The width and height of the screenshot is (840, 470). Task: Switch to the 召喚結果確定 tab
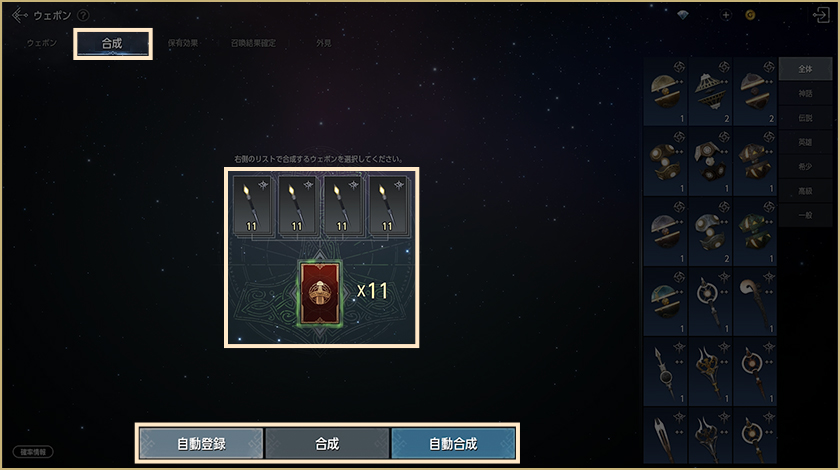click(253, 44)
